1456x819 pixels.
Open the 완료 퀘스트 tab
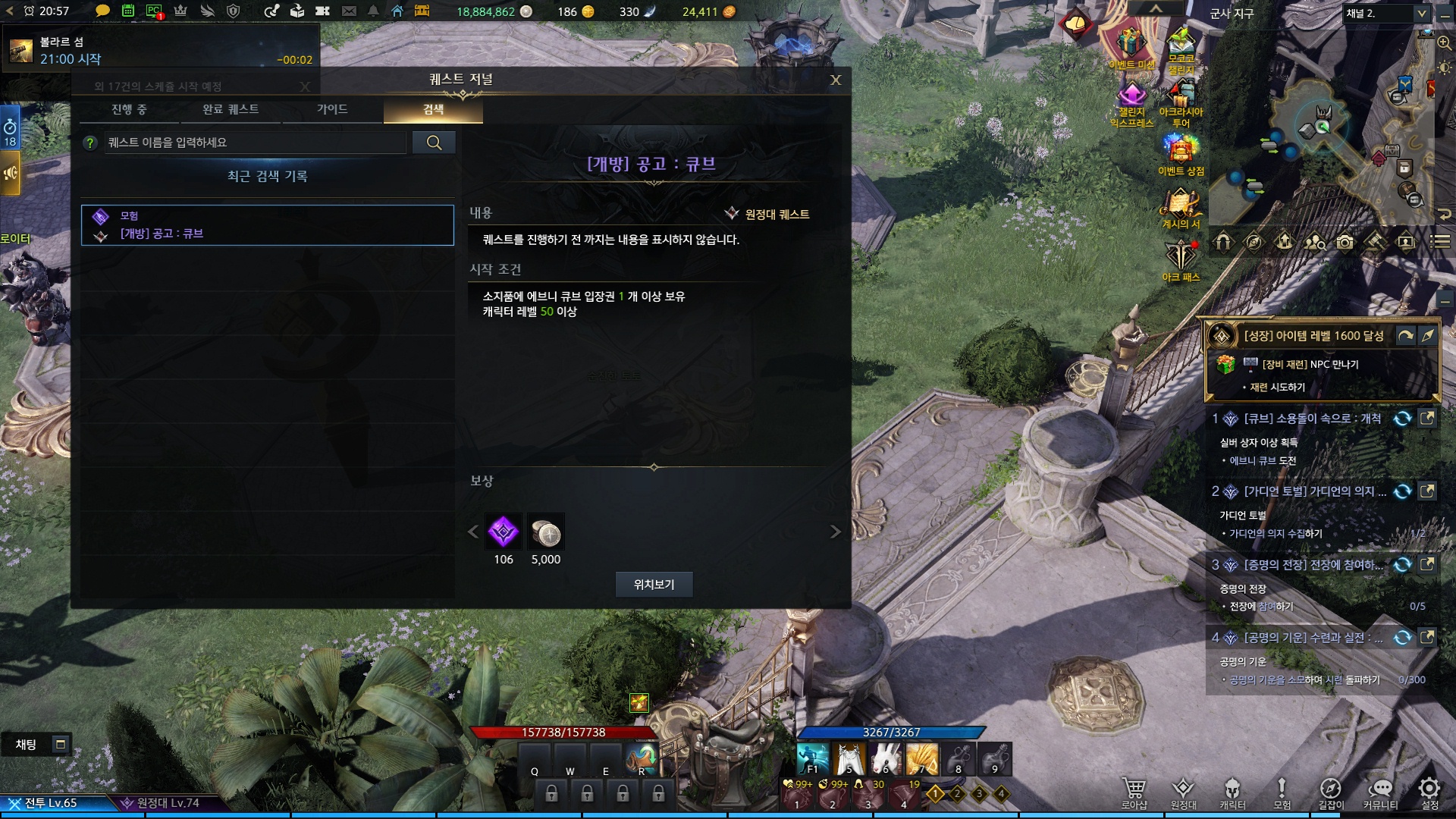[231, 110]
